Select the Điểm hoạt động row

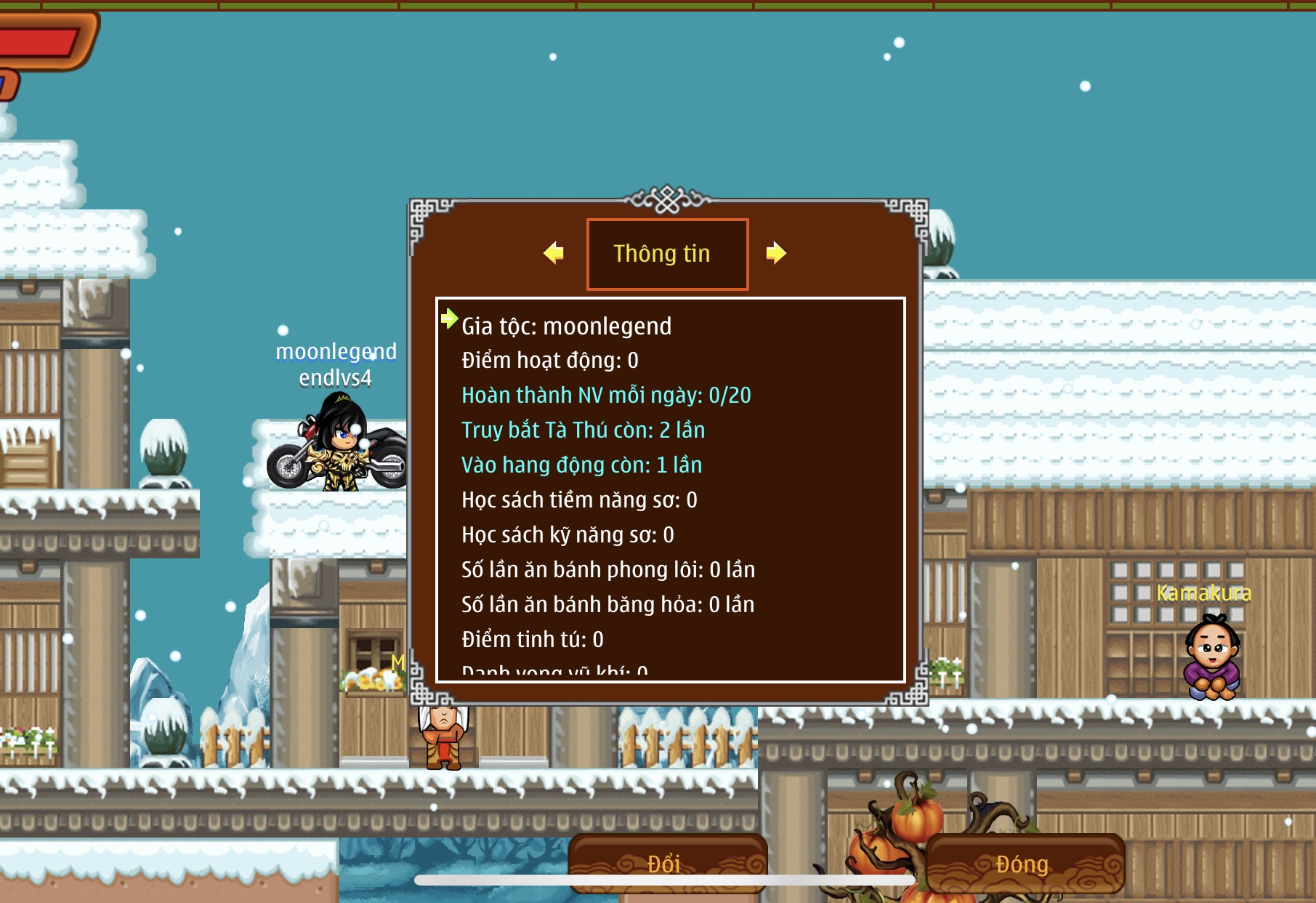550,361
